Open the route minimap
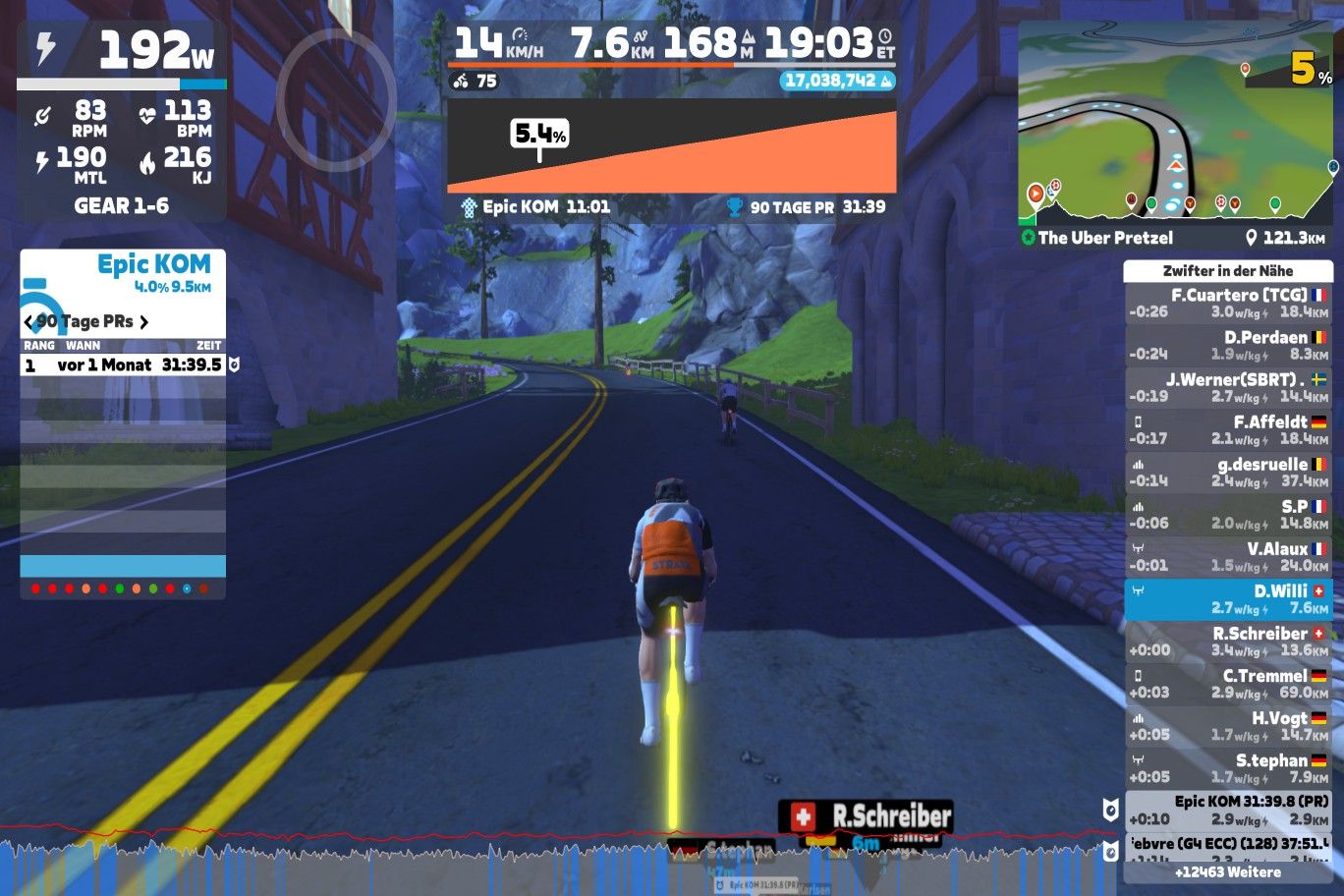 1175,123
